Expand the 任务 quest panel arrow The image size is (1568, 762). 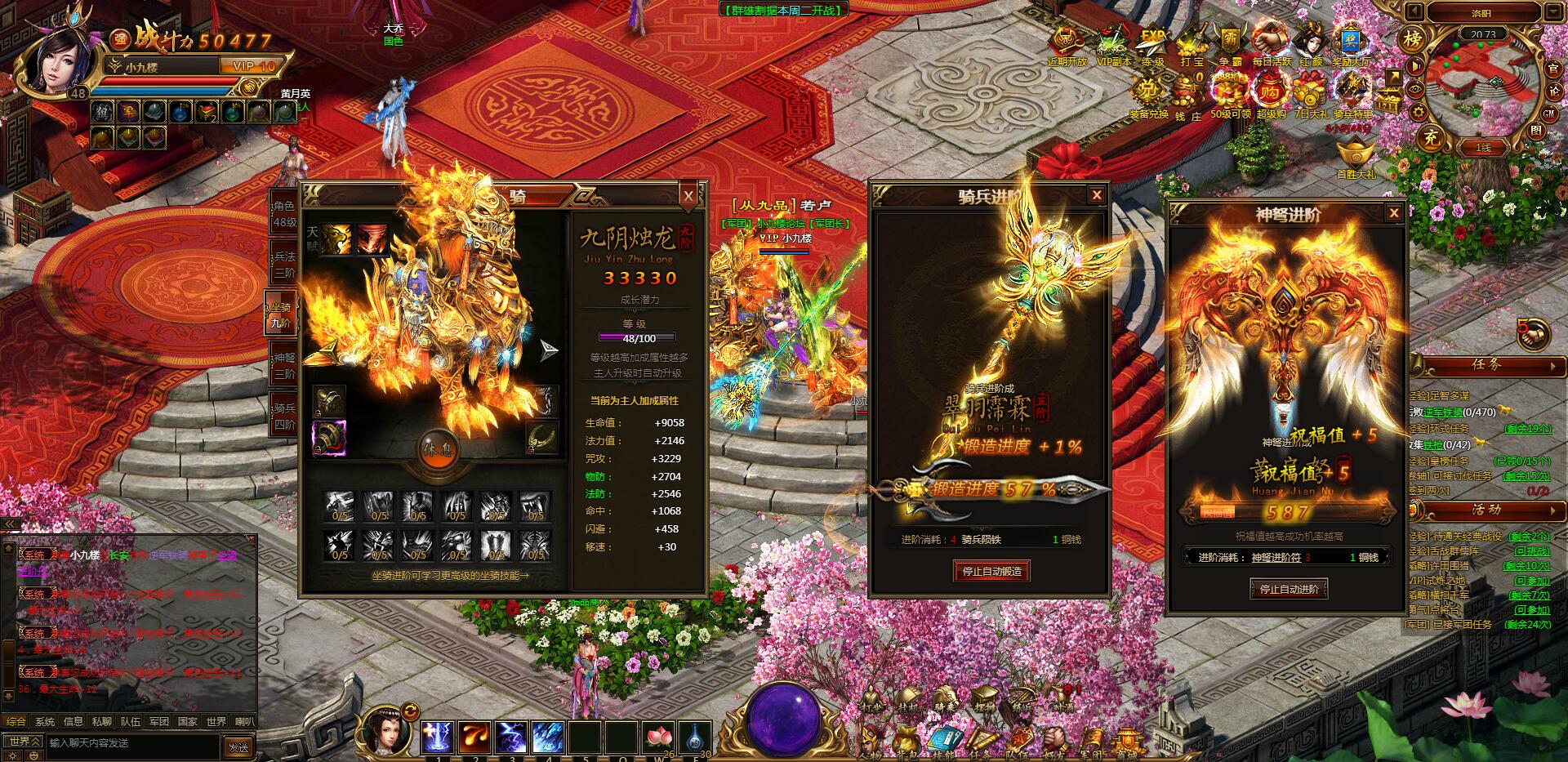tap(1554, 366)
